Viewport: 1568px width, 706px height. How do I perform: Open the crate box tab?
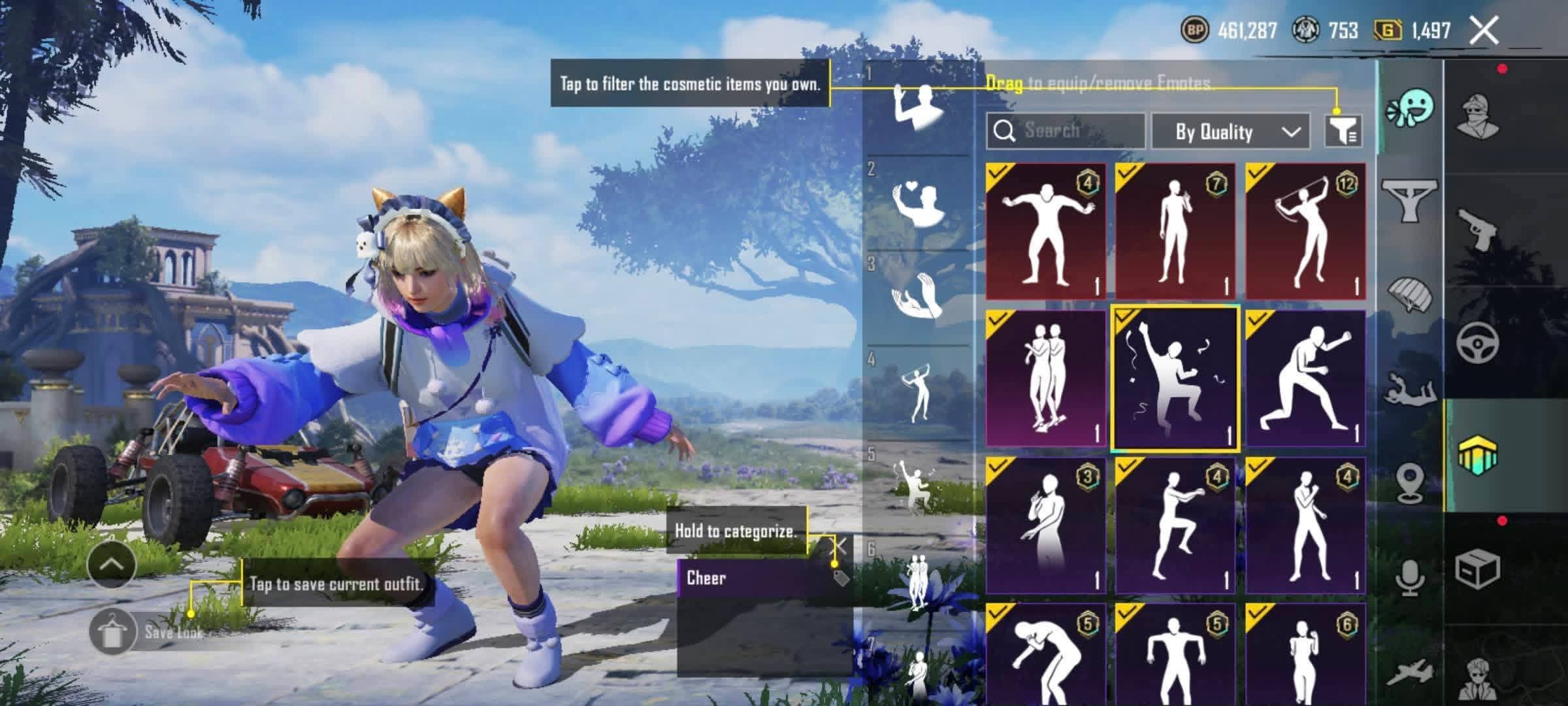coord(1478,569)
